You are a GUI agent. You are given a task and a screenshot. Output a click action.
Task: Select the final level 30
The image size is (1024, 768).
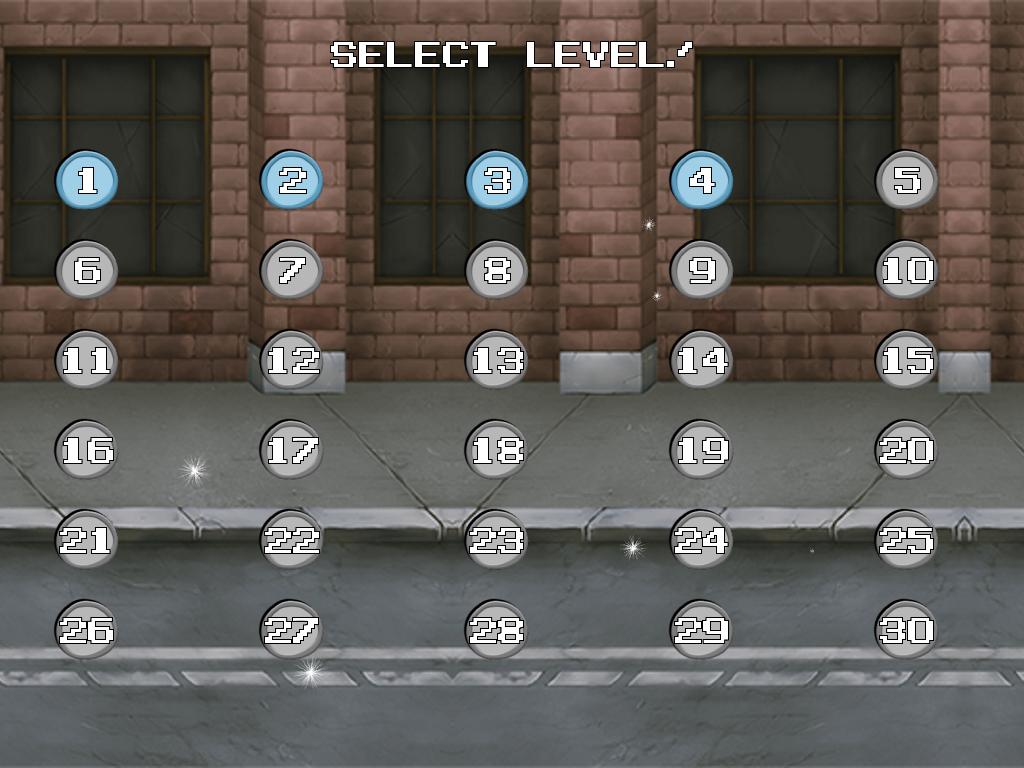tap(907, 630)
